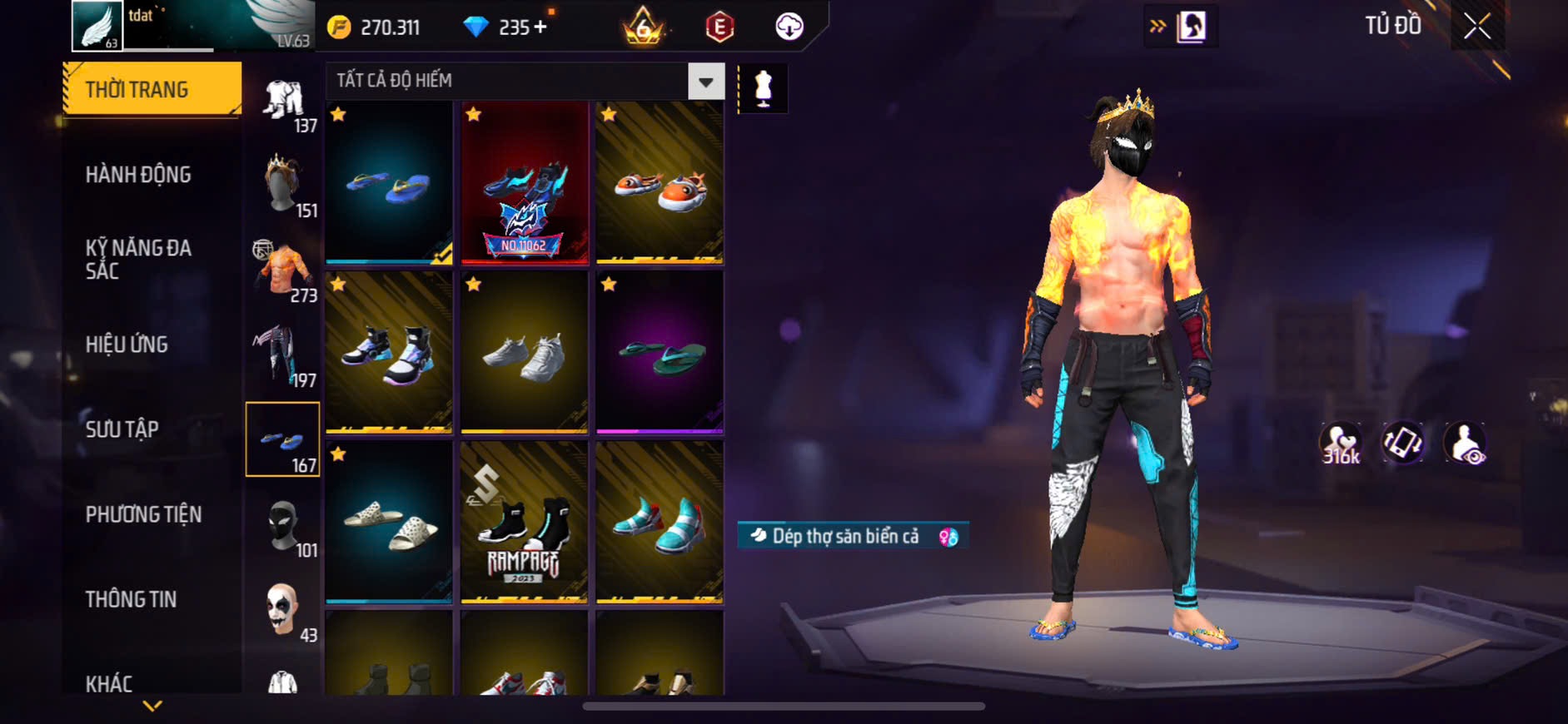This screenshot has width=1568, height=724.
Task: Close the wardrobe with the X button
Action: point(1477,27)
